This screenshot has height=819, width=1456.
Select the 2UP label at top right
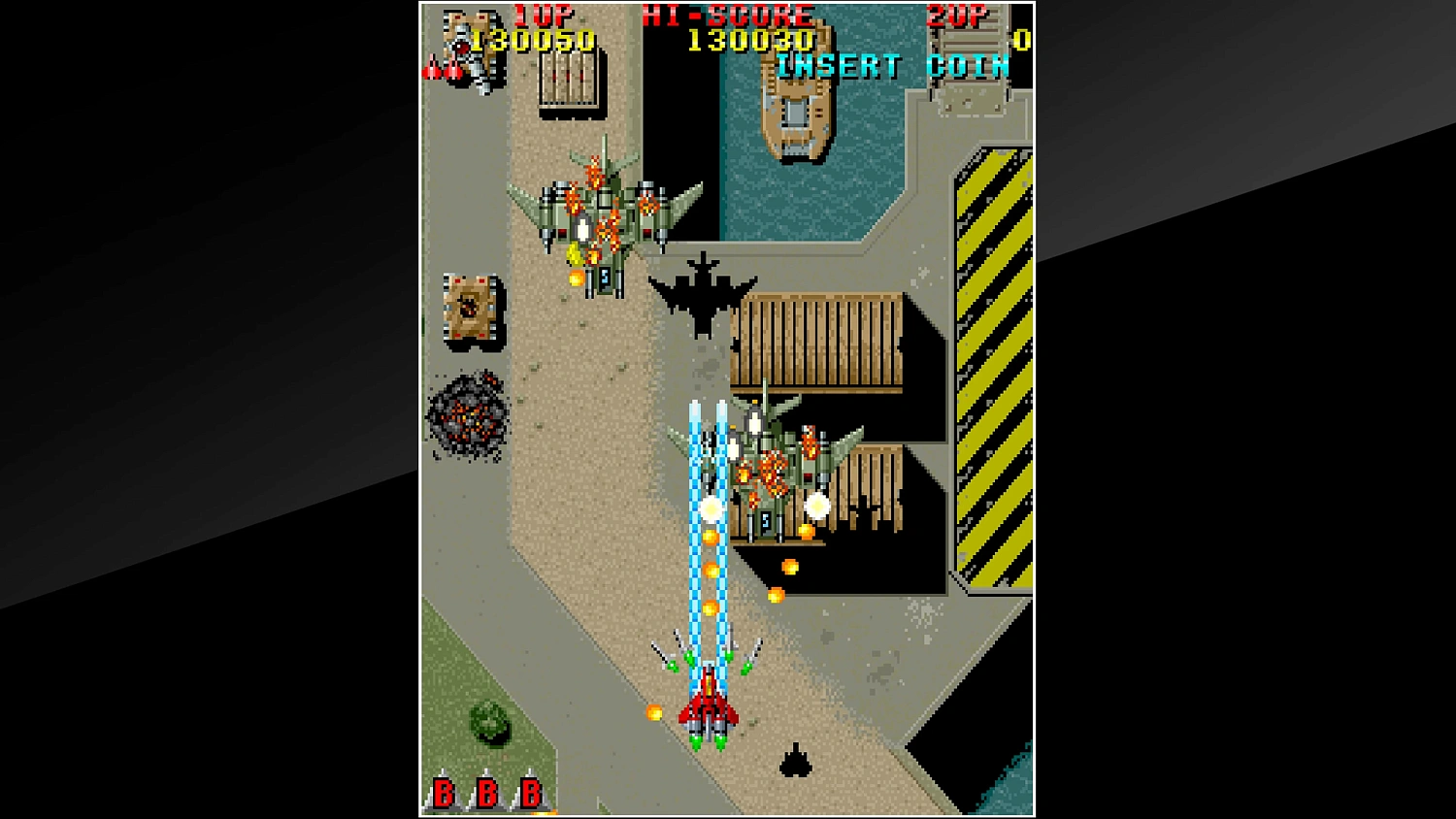tap(956, 16)
